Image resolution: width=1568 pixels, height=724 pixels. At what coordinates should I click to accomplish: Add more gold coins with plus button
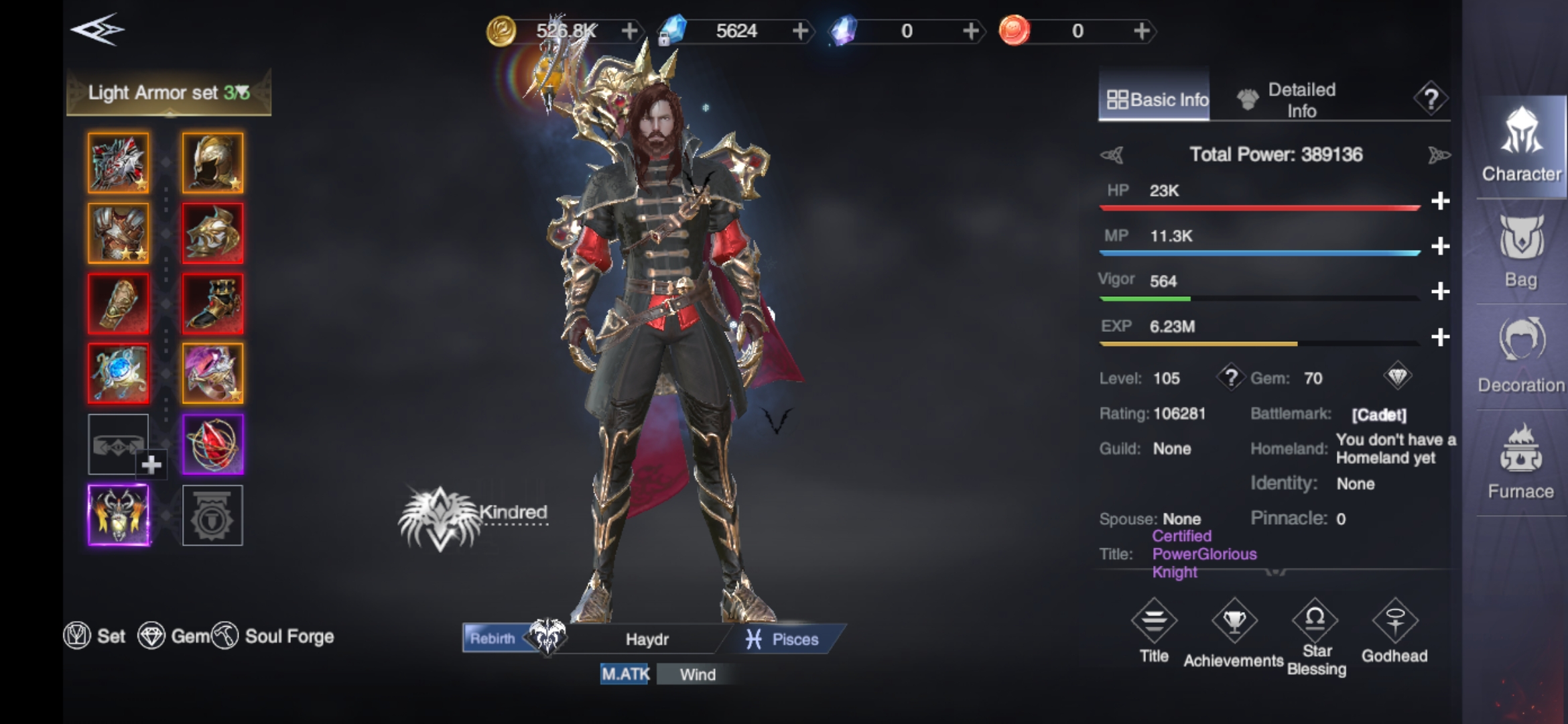(x=629, y=31)
